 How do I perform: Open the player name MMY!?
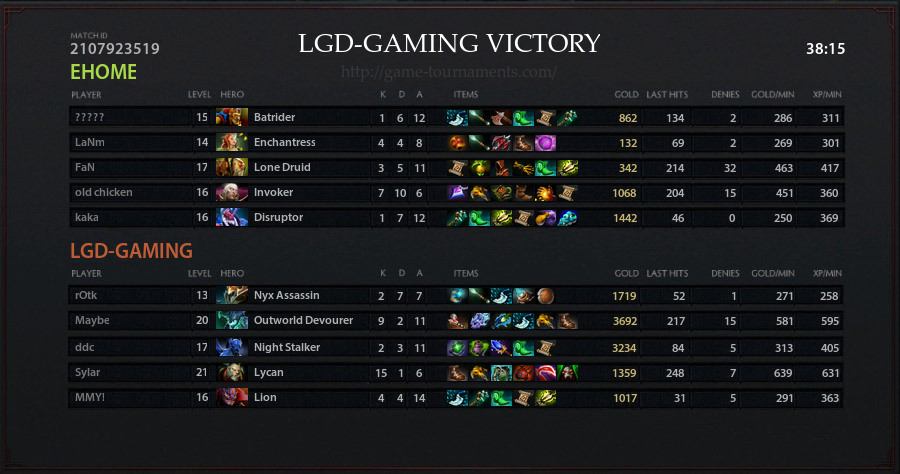(x=89, y=397)
